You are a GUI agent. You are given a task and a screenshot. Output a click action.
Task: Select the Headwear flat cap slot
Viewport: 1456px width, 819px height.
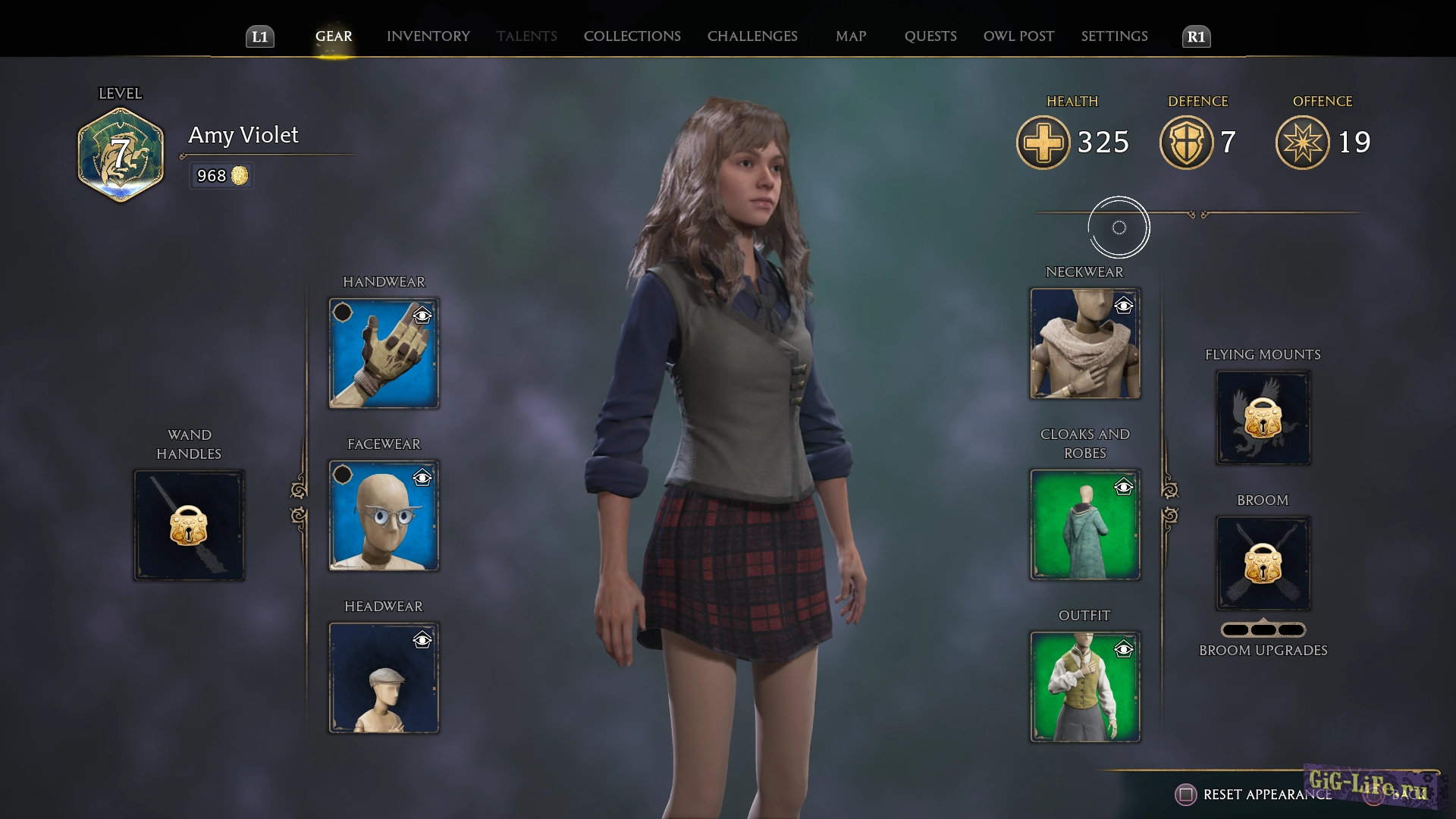[x=384, y=678]
